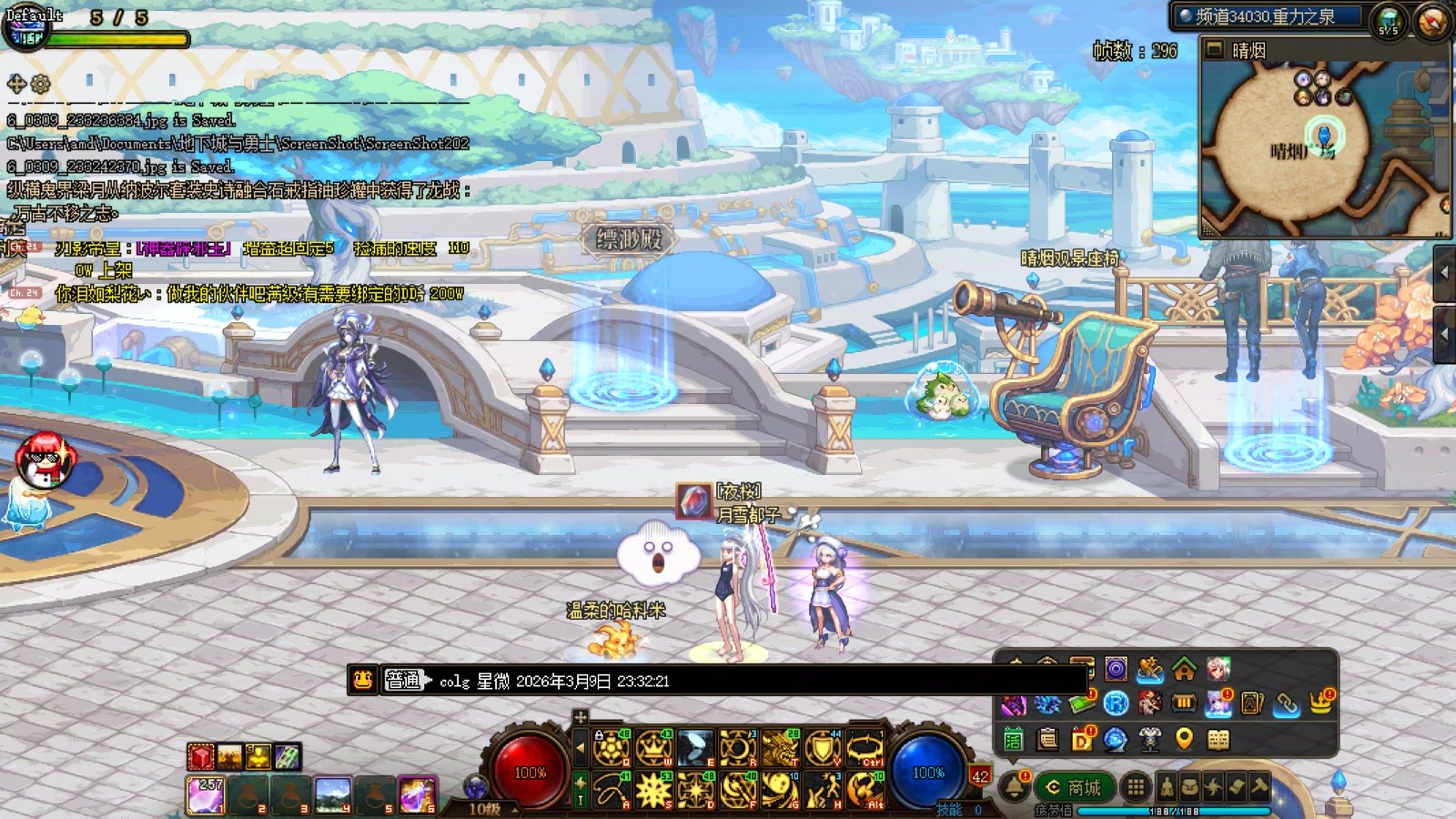Open the character silhouette button
Screen dimensions: 1456x819
coord(1167,786)
